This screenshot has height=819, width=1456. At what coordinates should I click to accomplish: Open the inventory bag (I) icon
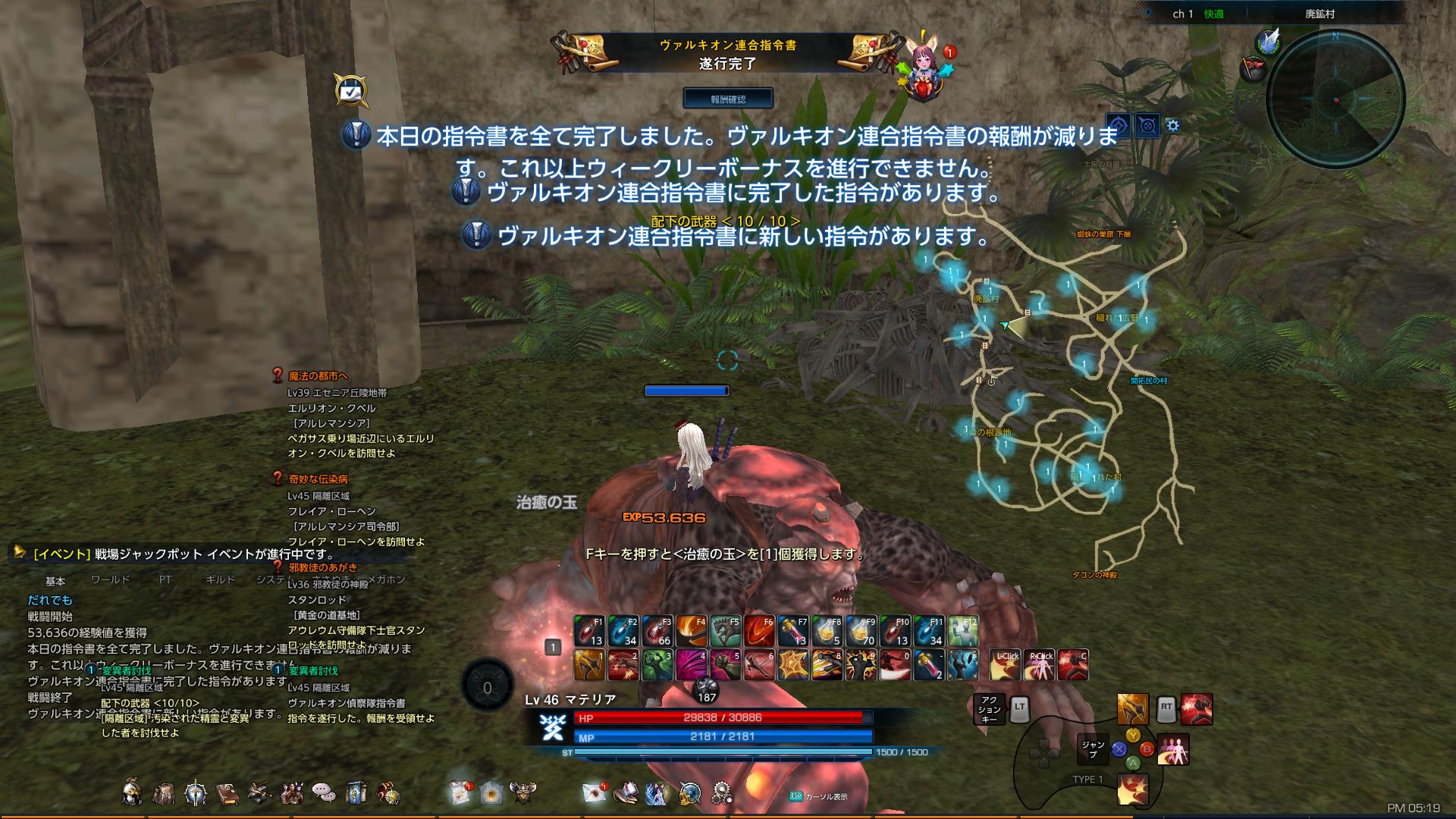pyautogui.click(x=163, y=792)
